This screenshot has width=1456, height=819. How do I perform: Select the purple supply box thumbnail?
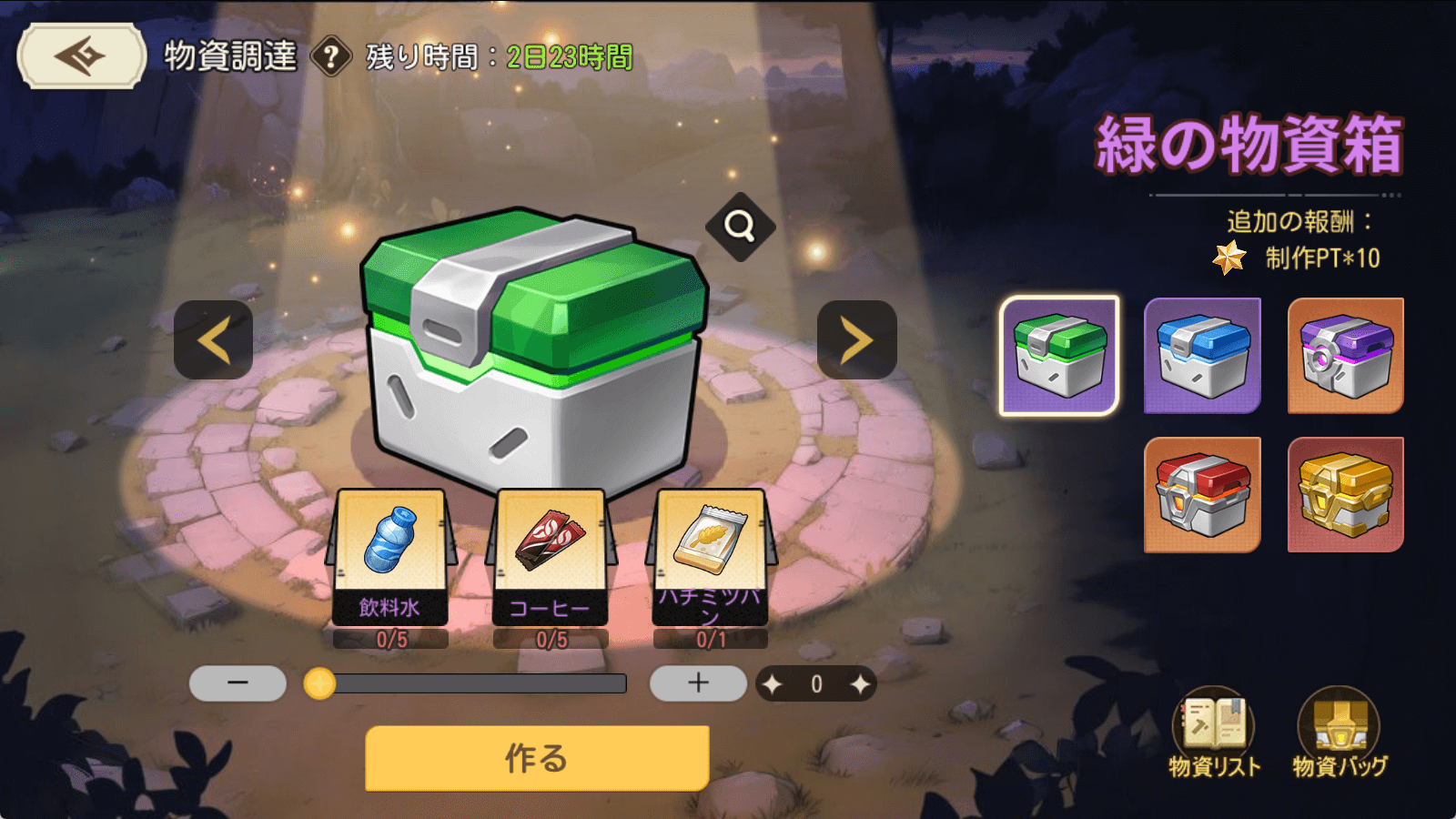(x=1345, y=356)
